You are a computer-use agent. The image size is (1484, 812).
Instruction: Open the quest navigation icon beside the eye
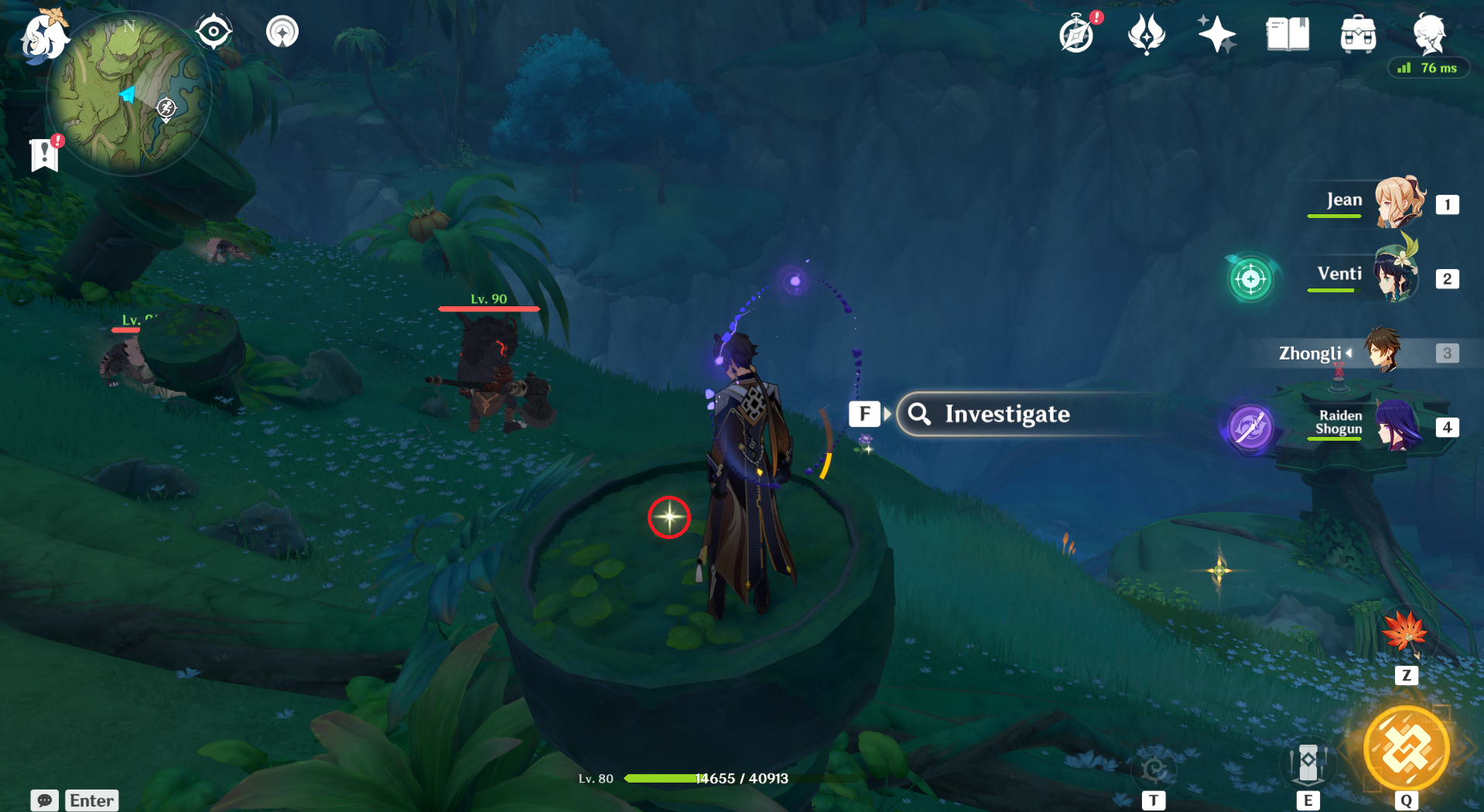pos(282,32)
